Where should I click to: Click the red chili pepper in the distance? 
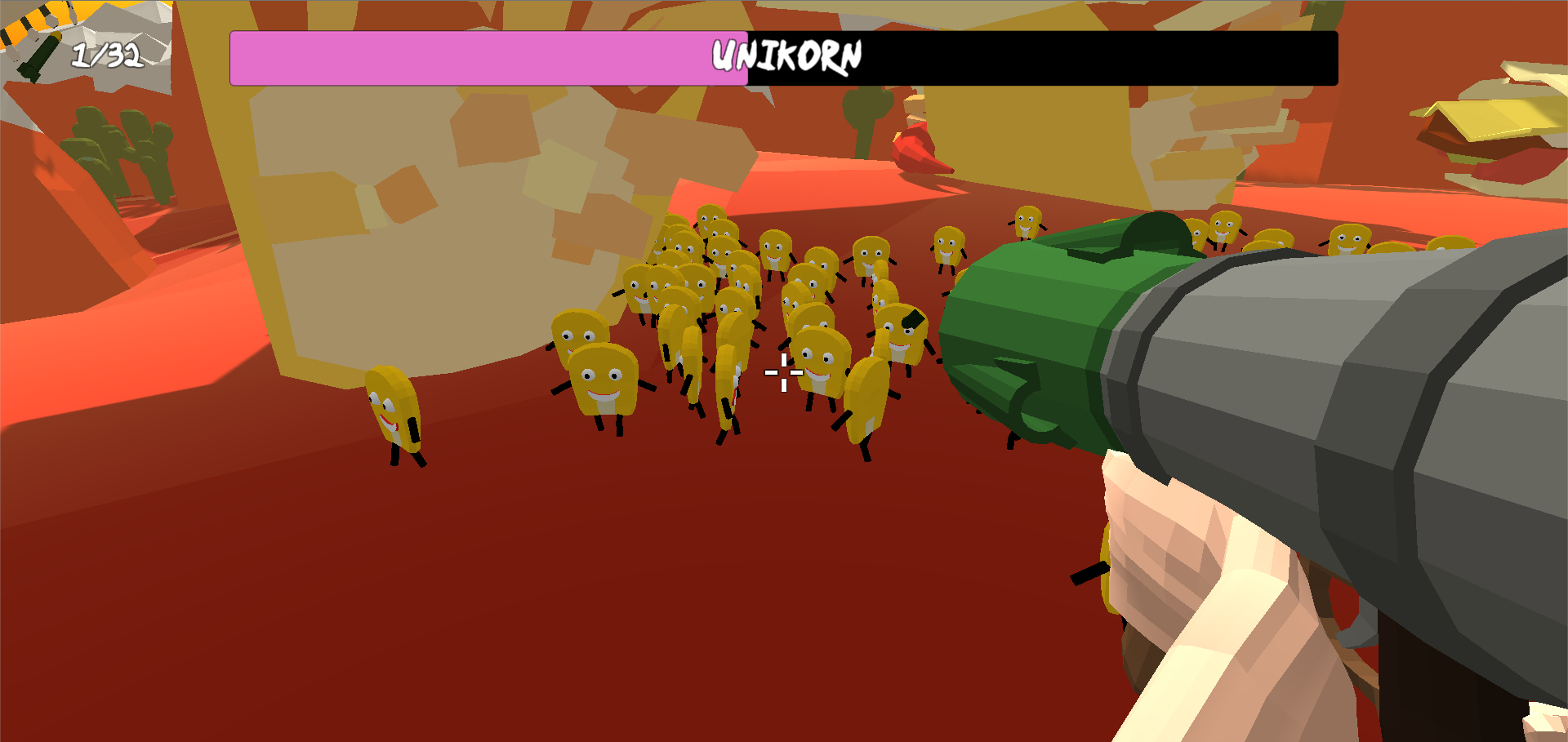pos(923,147)
